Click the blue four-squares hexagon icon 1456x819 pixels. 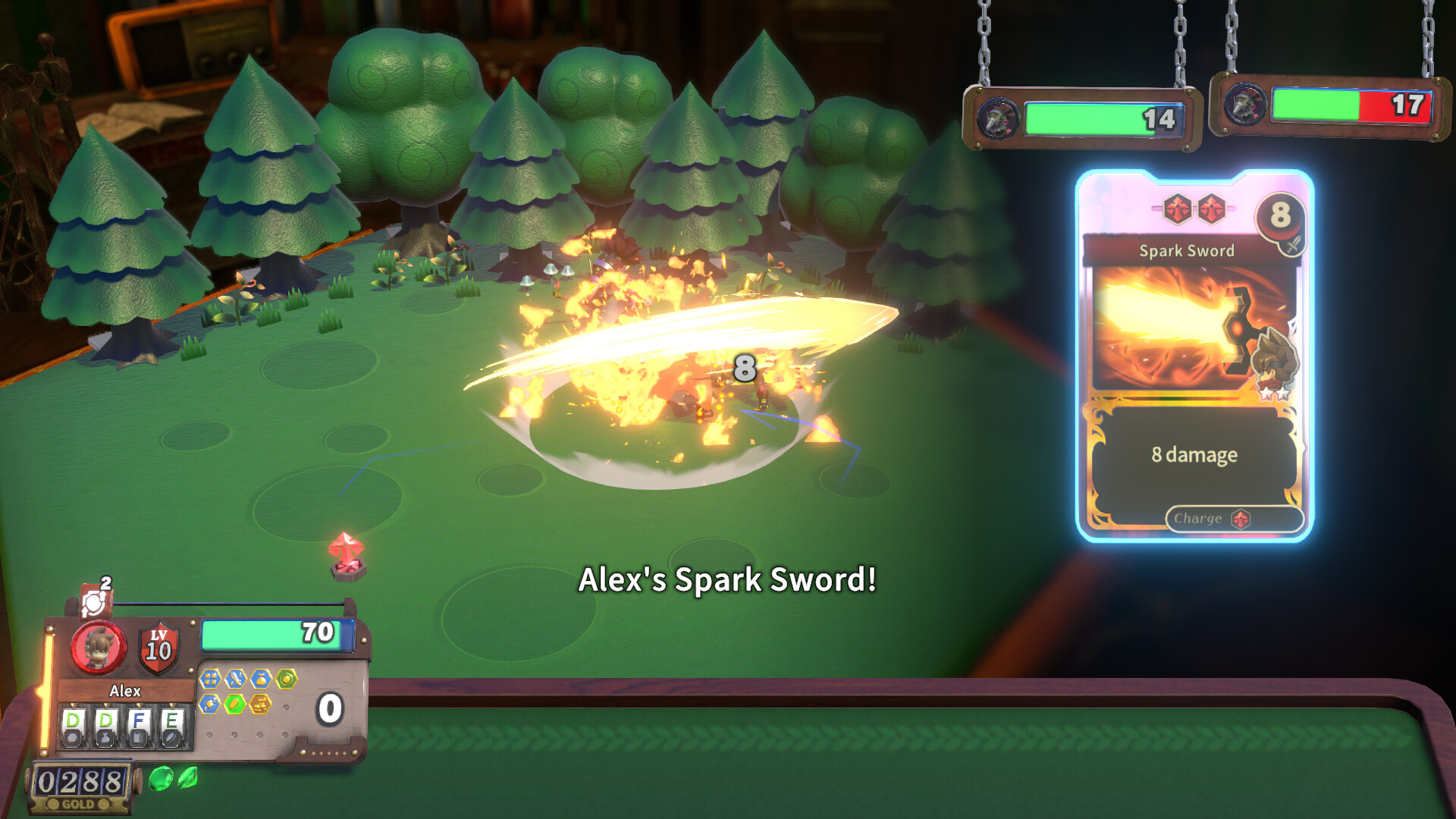pos(210,679)
